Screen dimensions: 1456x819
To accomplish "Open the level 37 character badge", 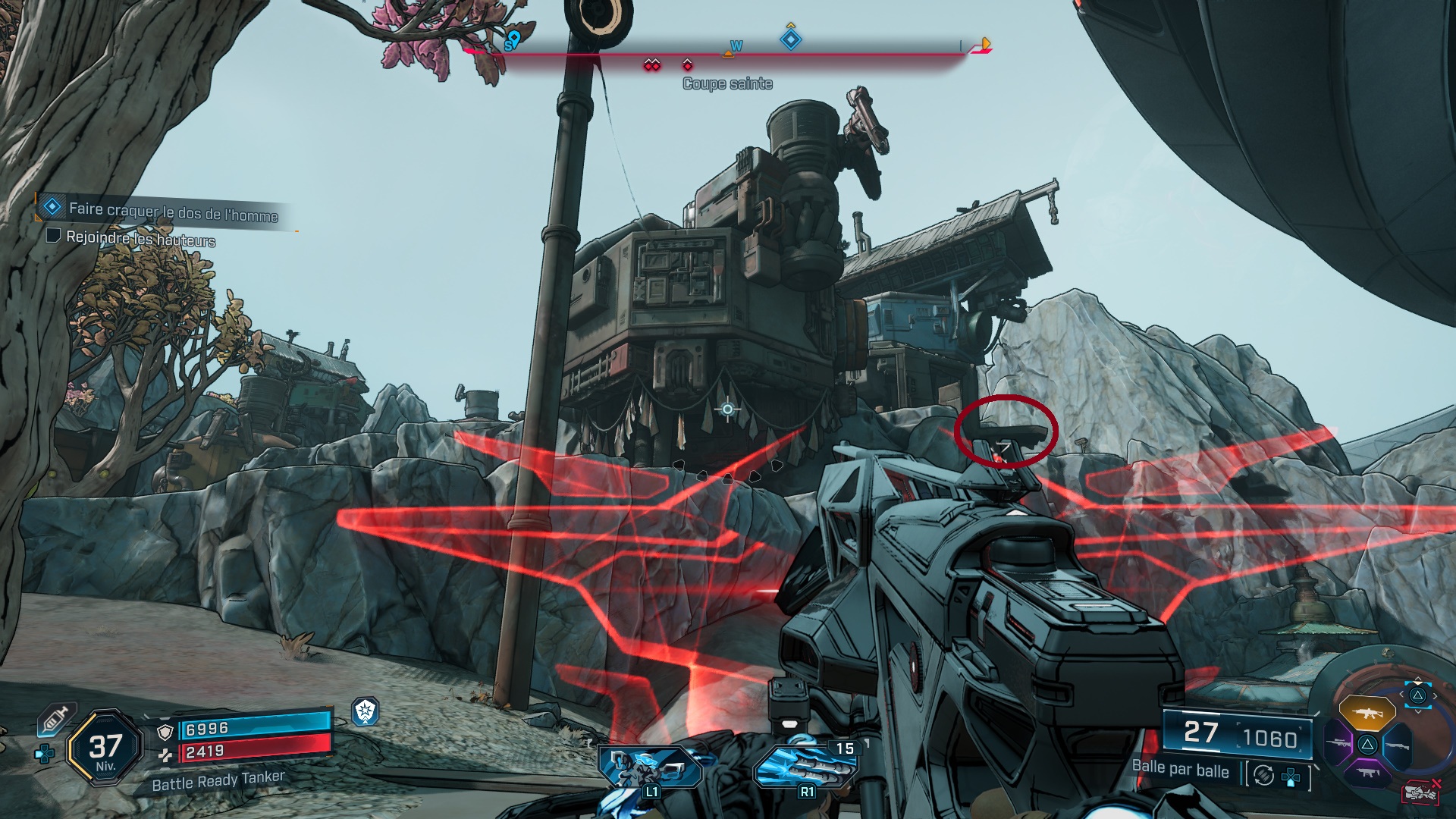I will 105,748.
